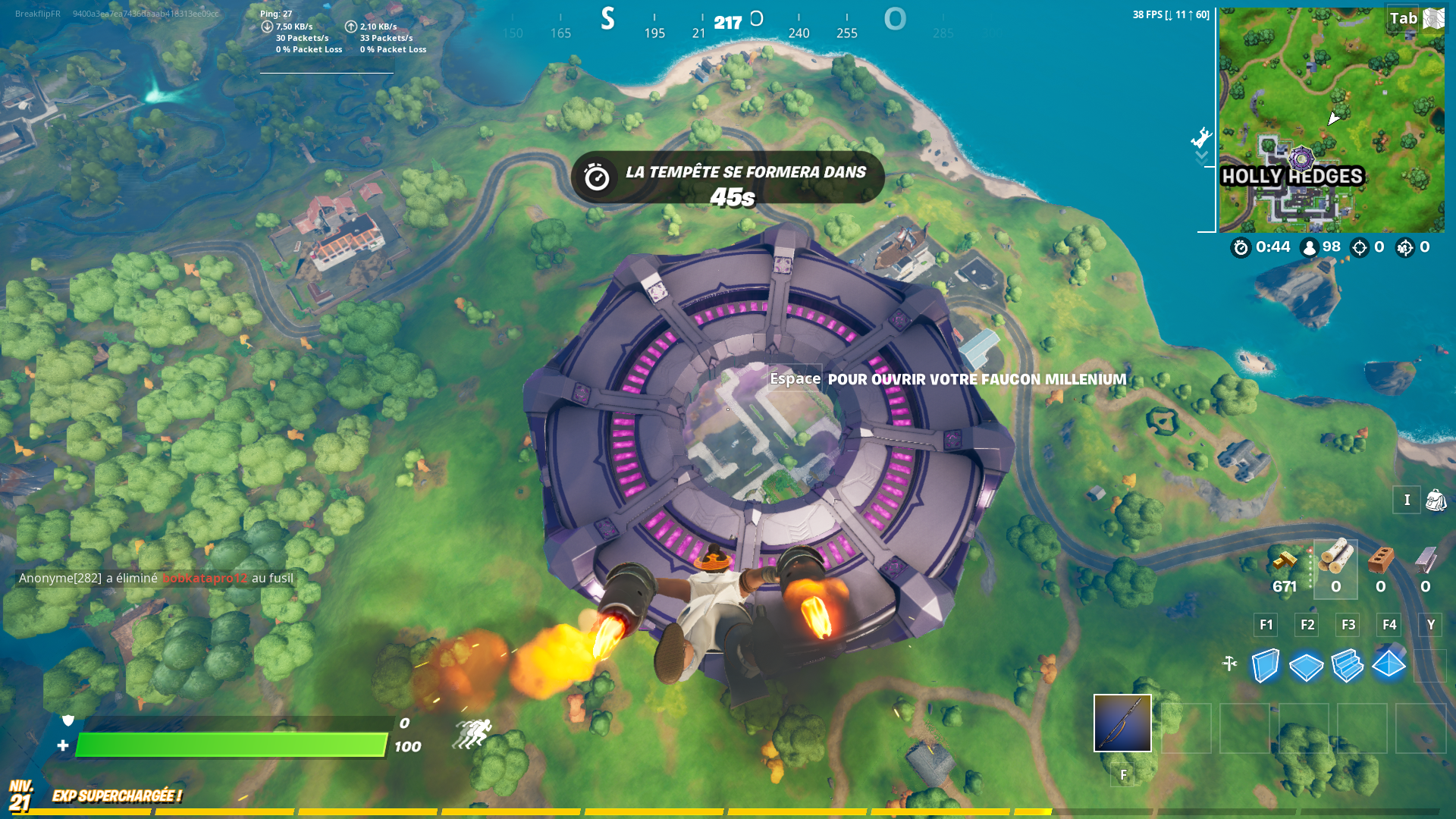Image resolution: width=1456 pixels, height=819 pixels.
Task: Open inventory via the backpack icon
Action: (1436, 500)
